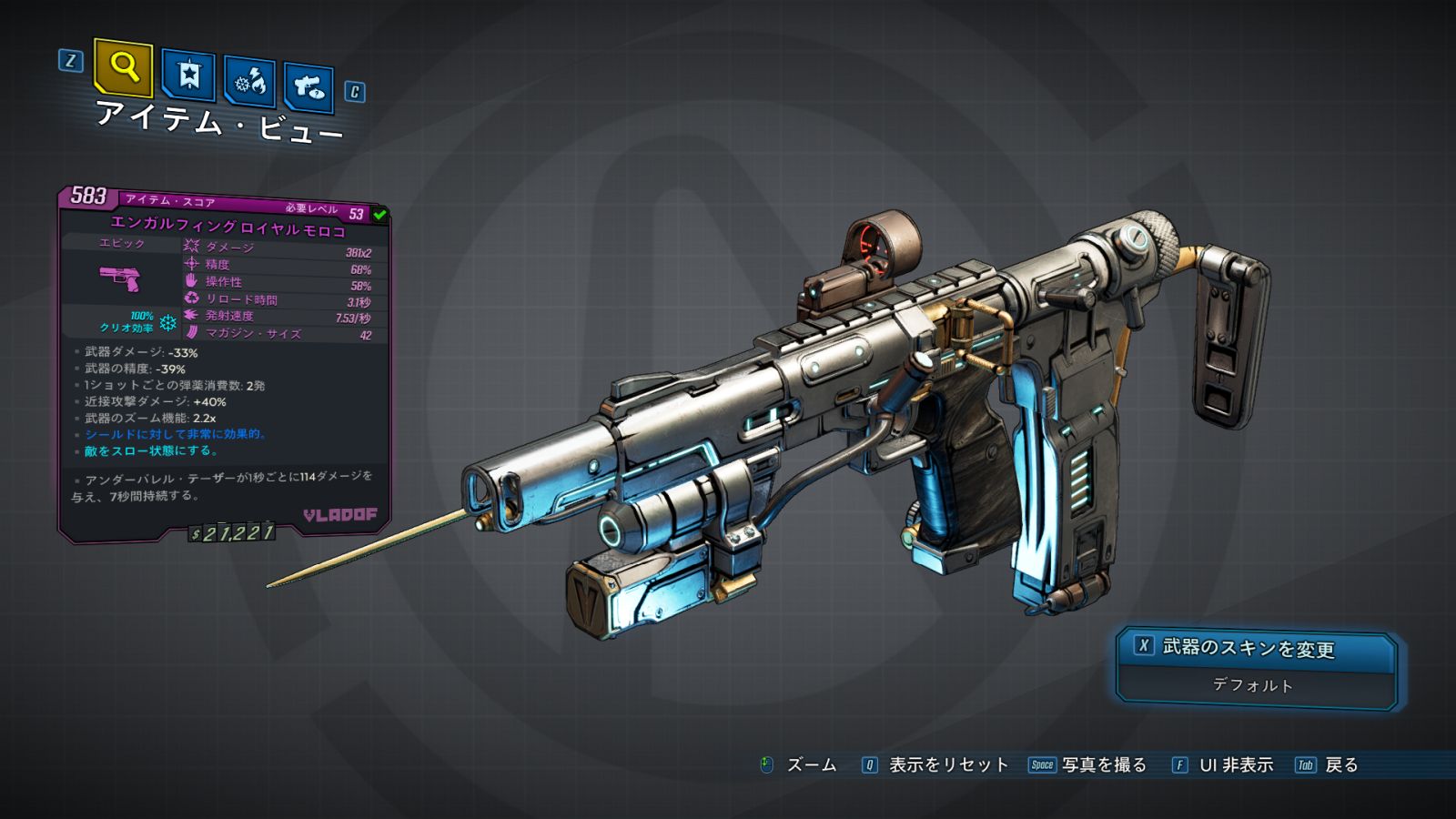The height and width of the screenshot is (819, 1456).
Task: Select the magnifying glass item view tab
Action: click(x=123, y=68)
